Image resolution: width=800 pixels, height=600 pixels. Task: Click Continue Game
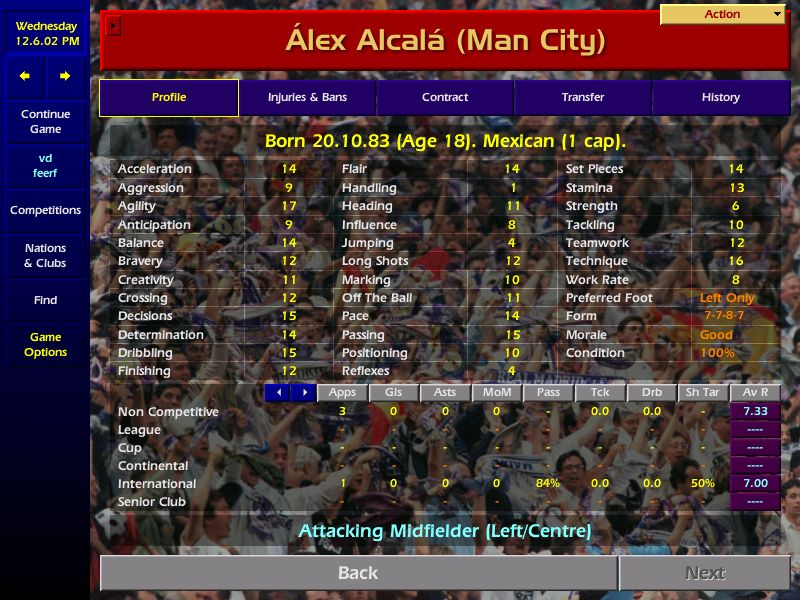click(45, 122)
